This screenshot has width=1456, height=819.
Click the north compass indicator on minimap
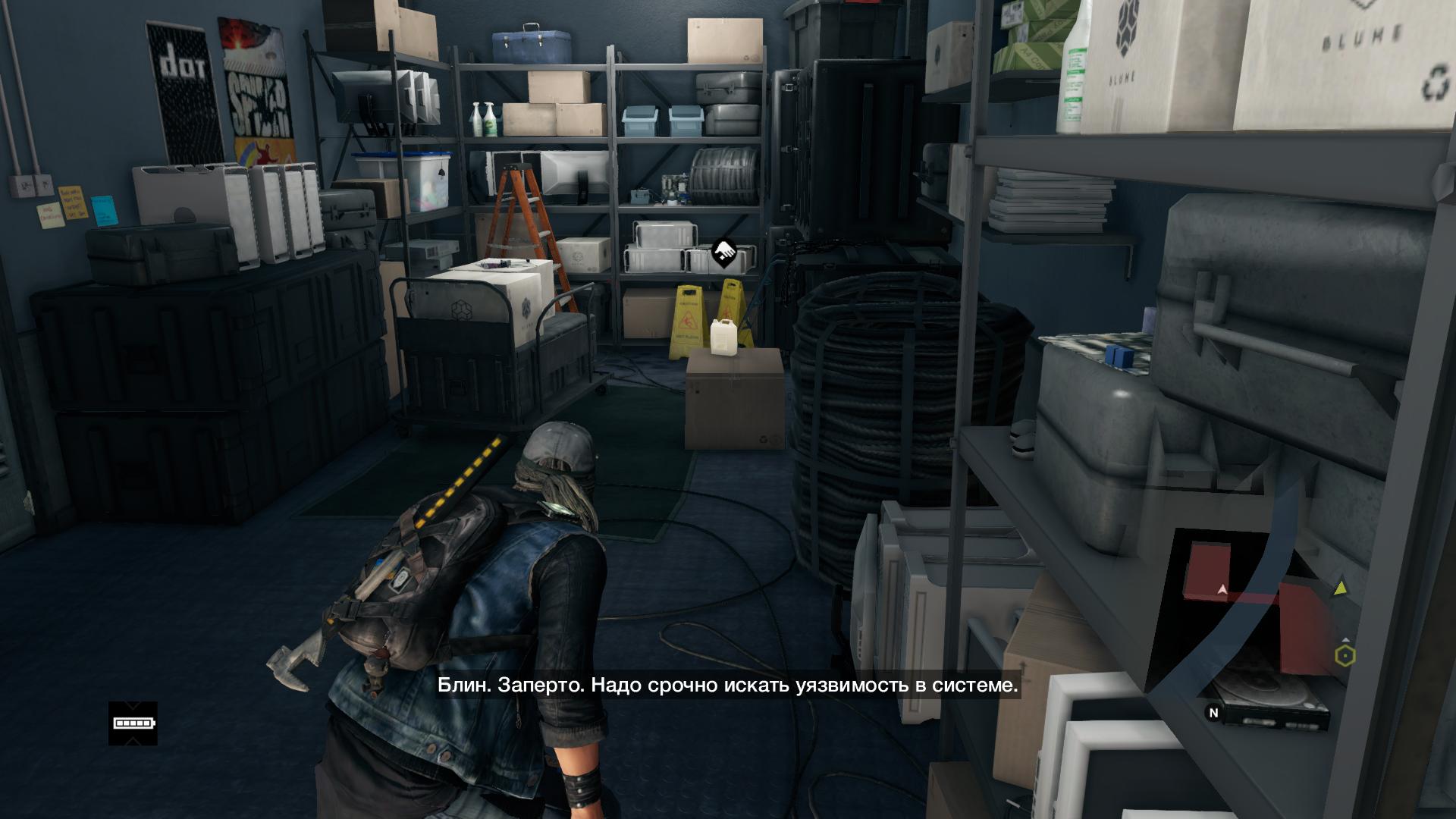pyautogui.click(x=1213, y=713)
